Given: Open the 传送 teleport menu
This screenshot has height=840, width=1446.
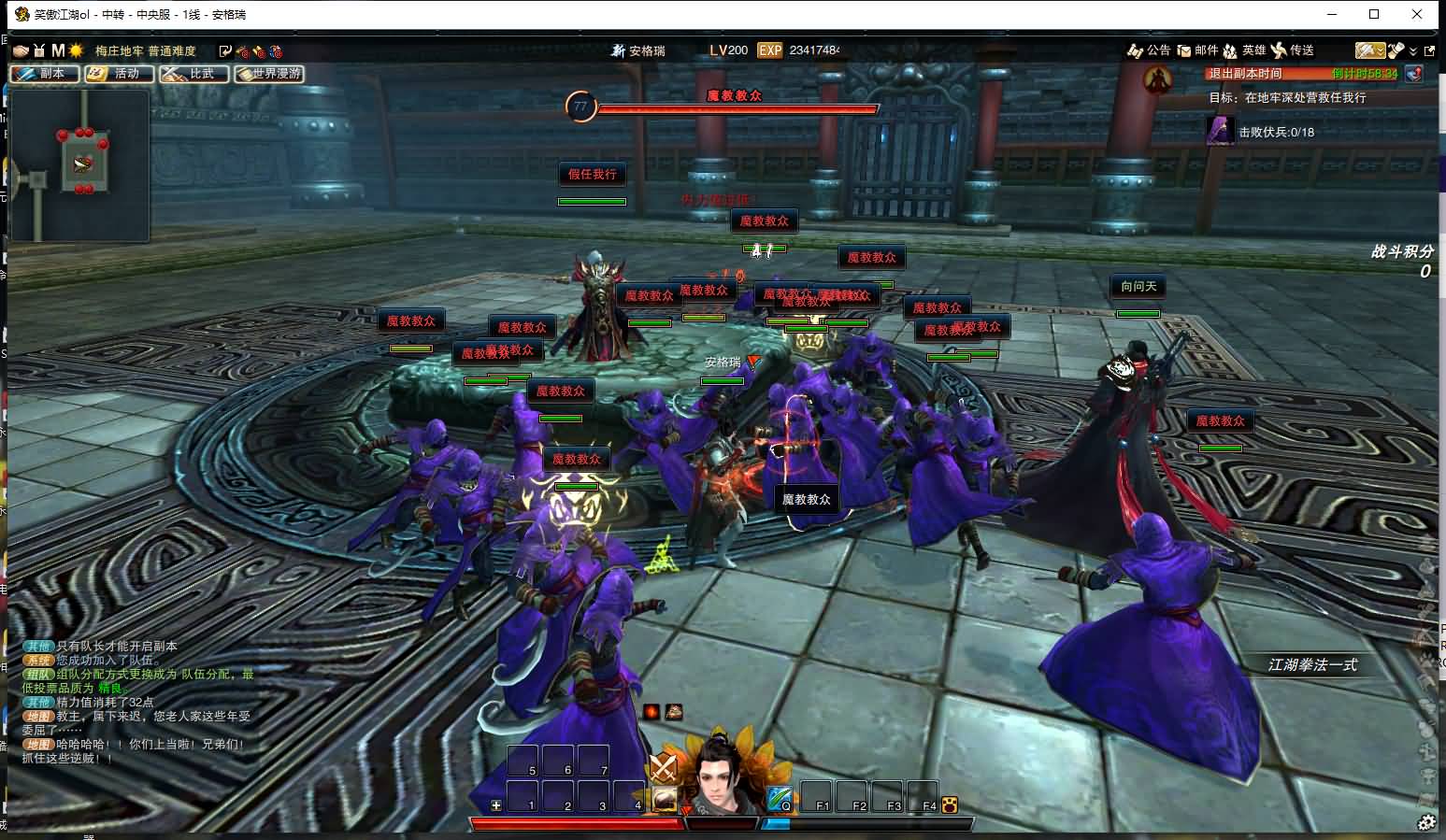Looking at the screenshot, I should click(1293, 50).
